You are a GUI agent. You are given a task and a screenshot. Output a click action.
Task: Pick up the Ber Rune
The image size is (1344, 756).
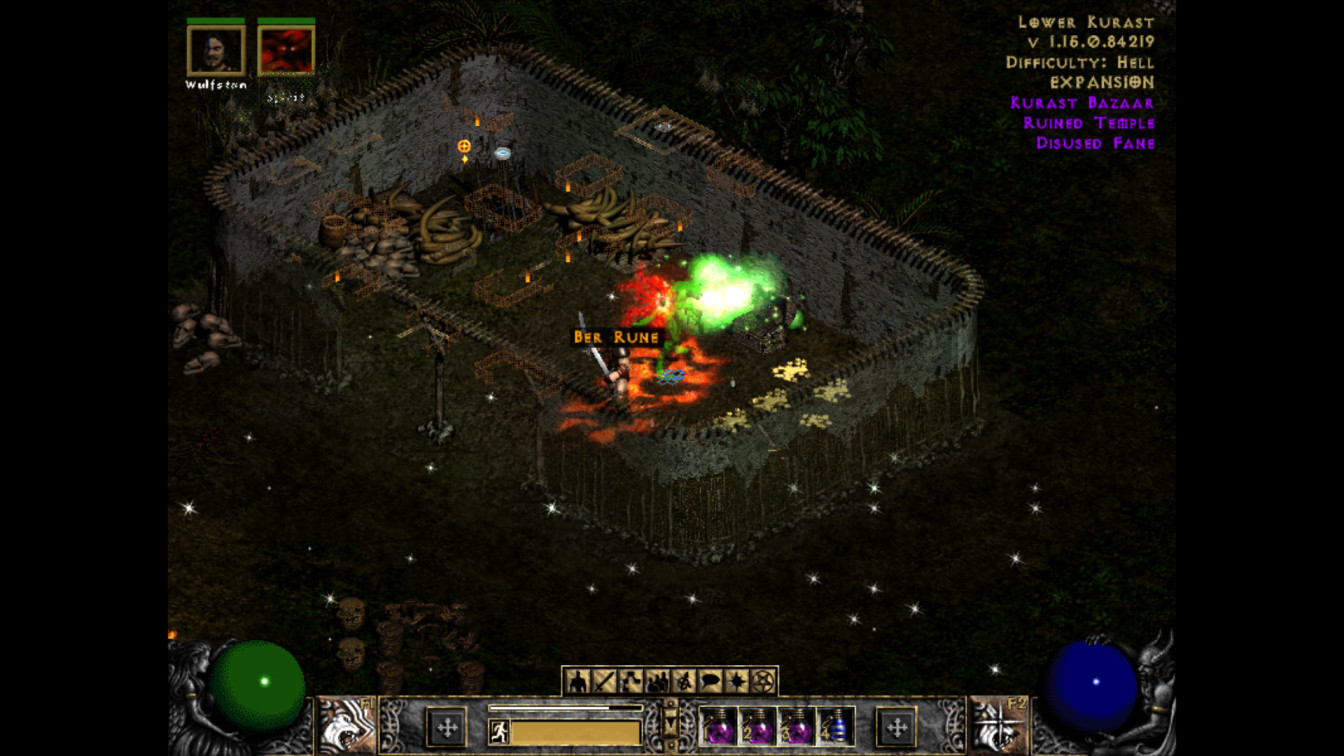616,338
